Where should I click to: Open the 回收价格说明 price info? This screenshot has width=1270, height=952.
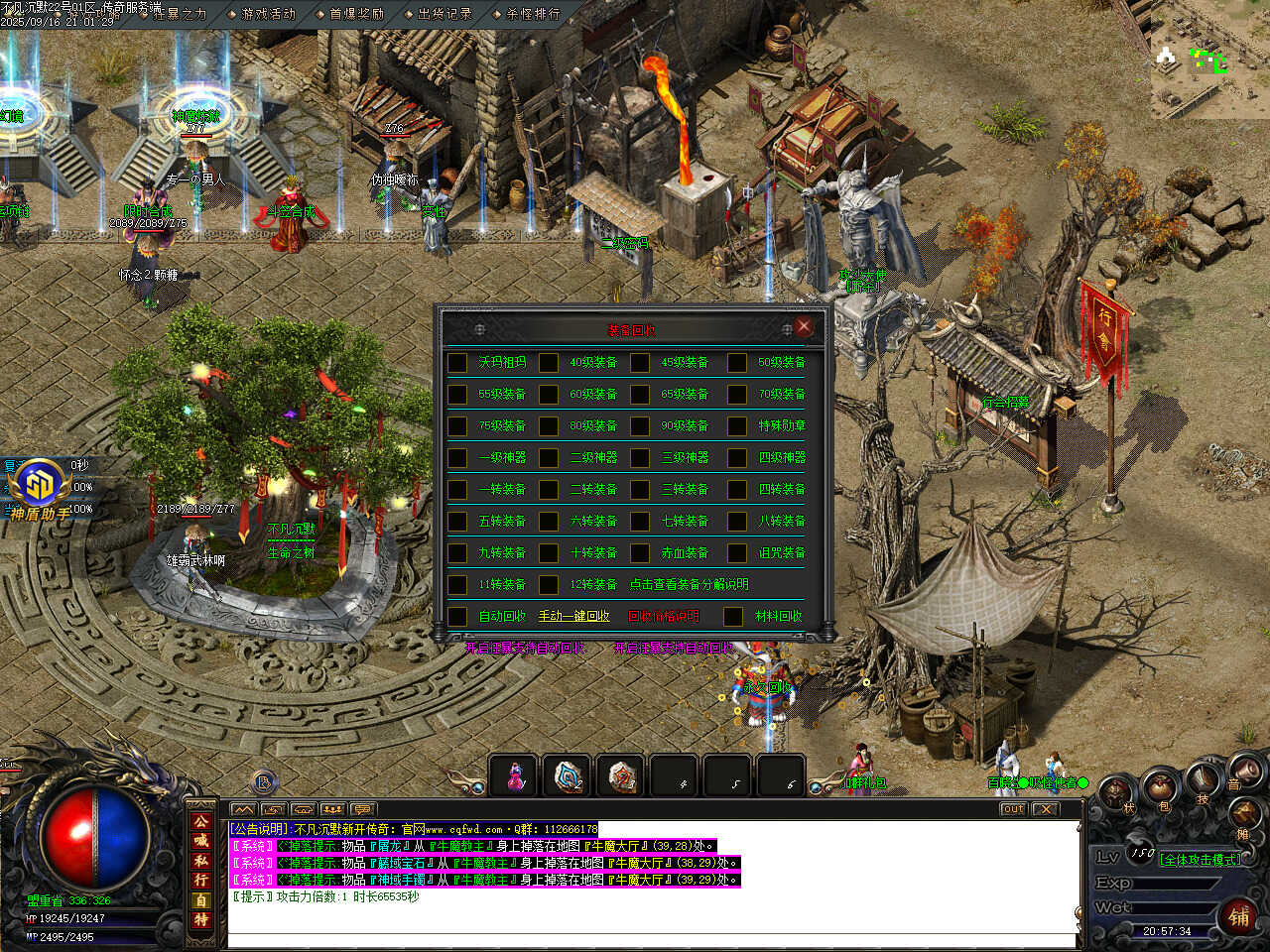coord(663,617)
